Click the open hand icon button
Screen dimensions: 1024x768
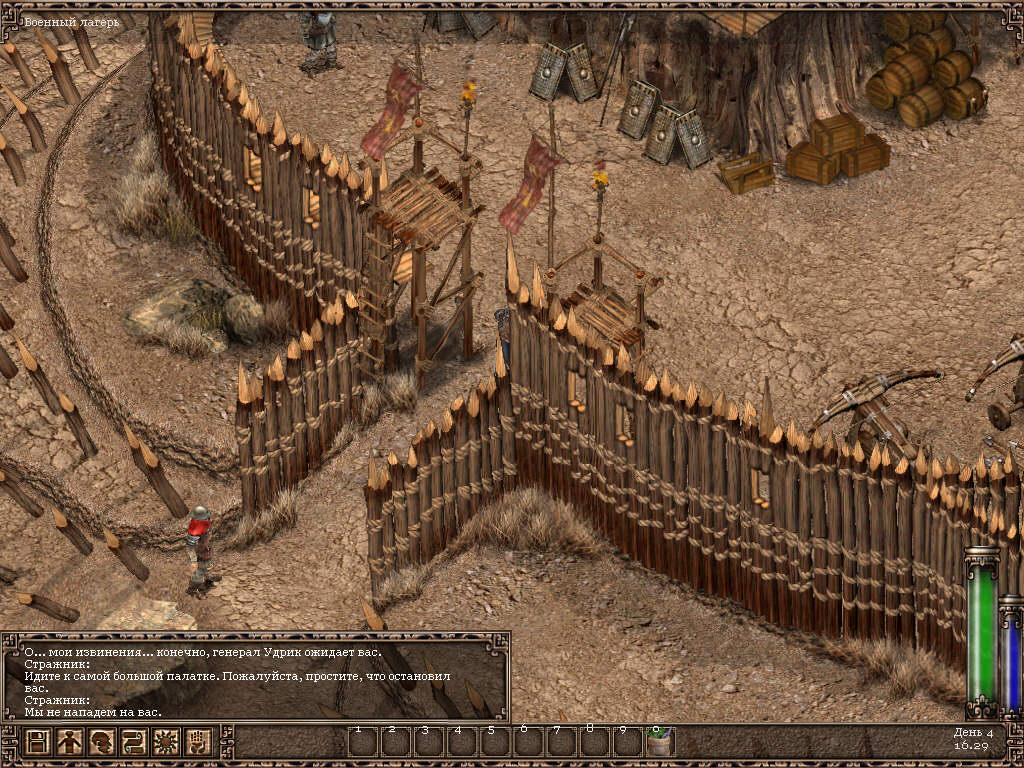198,742
